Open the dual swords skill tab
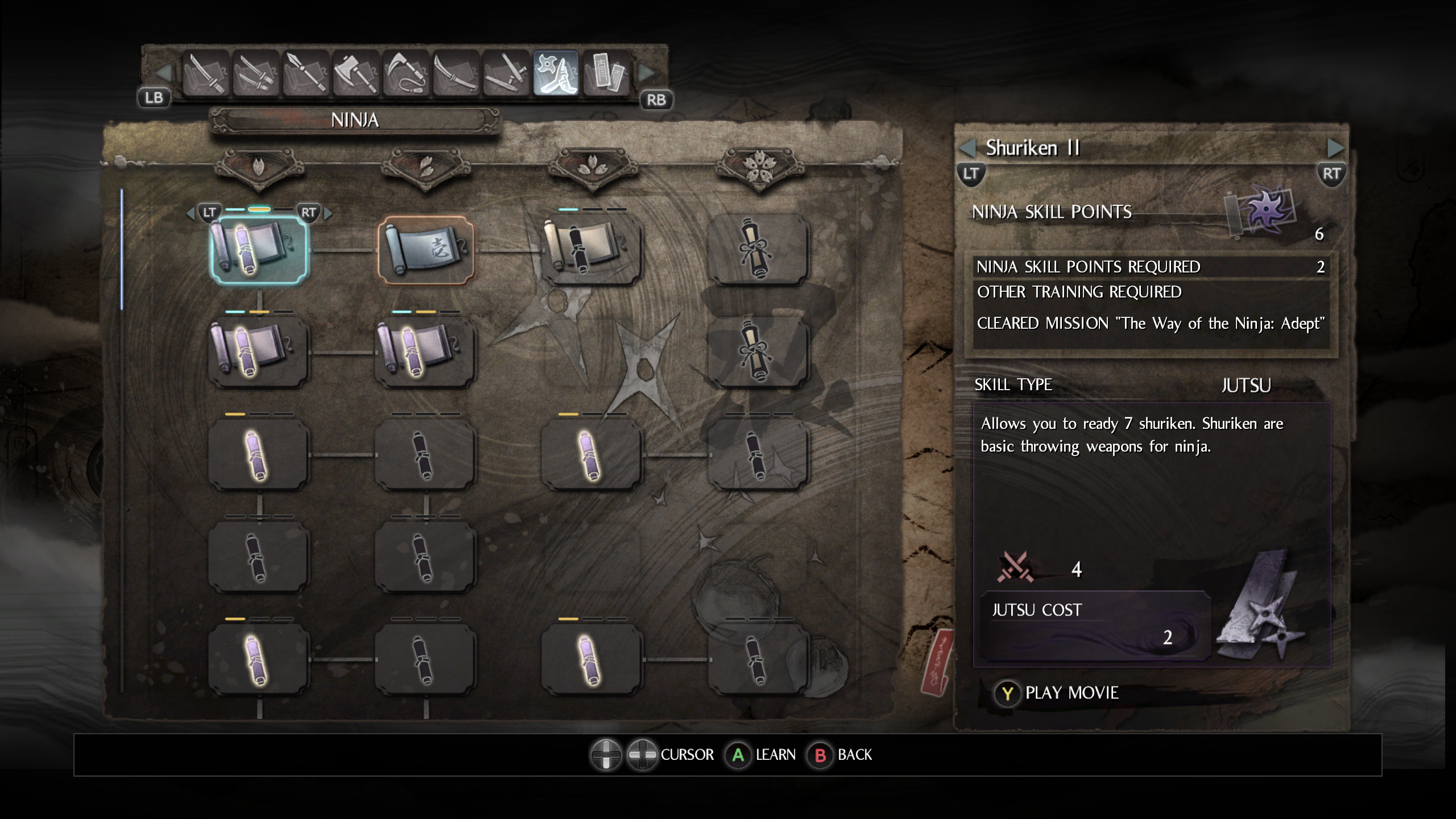The height and width of the screenshot is (819, 1456). click(x=256, y=73)
